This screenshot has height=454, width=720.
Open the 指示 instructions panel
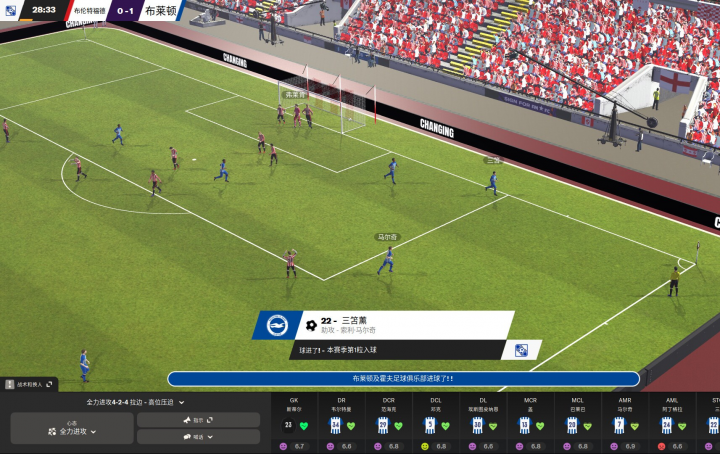198,420
